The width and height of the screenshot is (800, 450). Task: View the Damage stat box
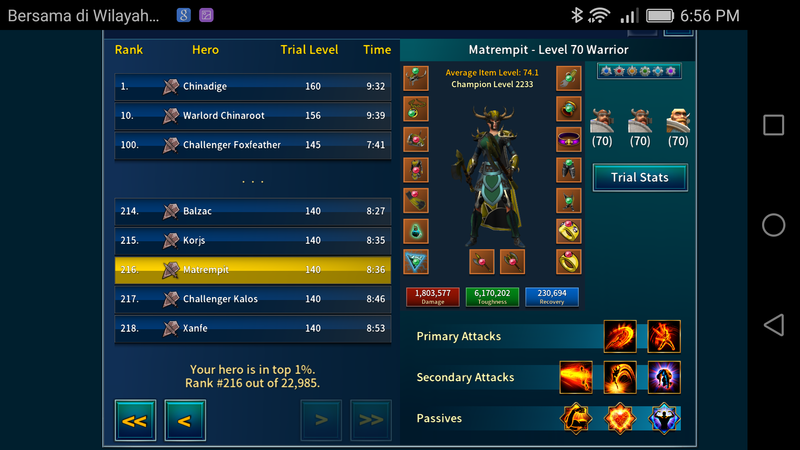point(432,296)
